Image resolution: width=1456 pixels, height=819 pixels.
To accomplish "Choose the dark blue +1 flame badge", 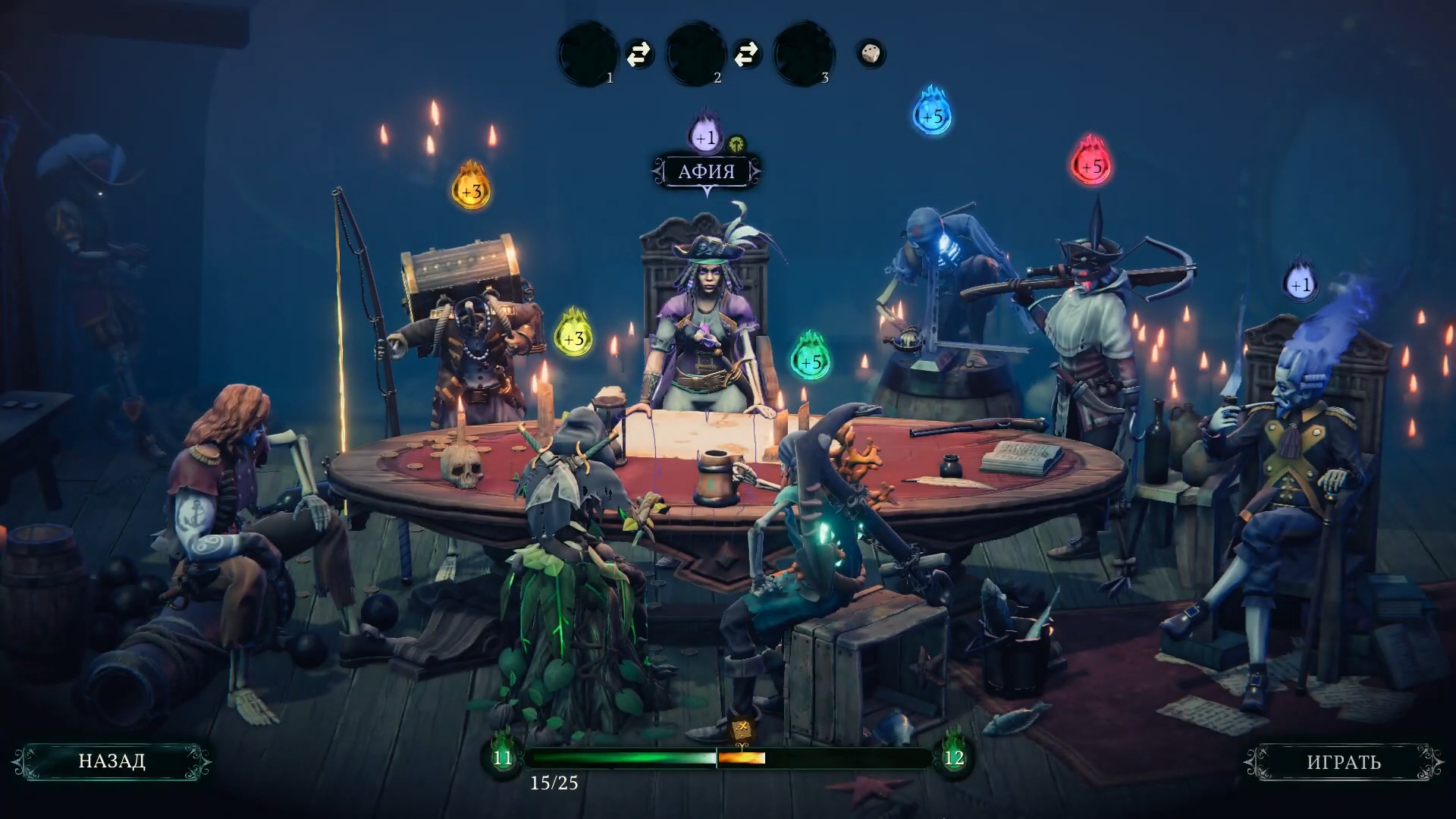I will pos(1301,284).
